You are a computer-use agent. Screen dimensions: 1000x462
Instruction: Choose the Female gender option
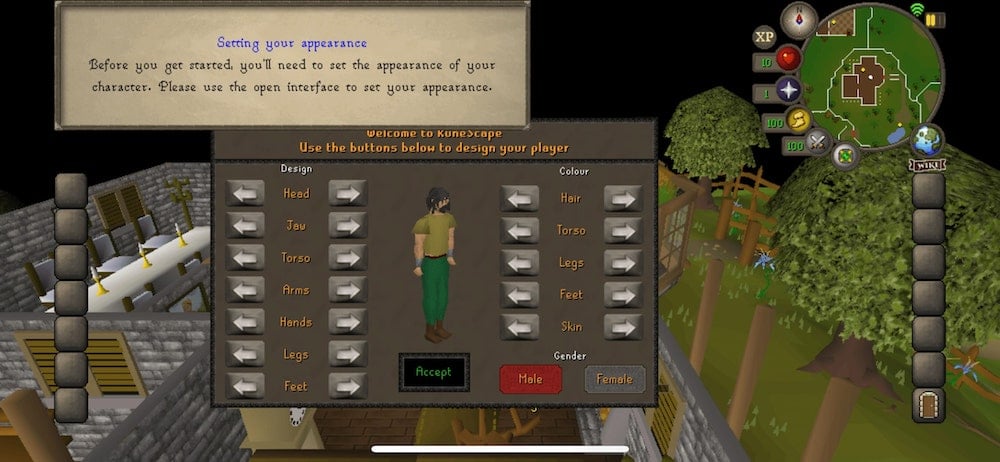pyautogui.click(x=615, y=379)
